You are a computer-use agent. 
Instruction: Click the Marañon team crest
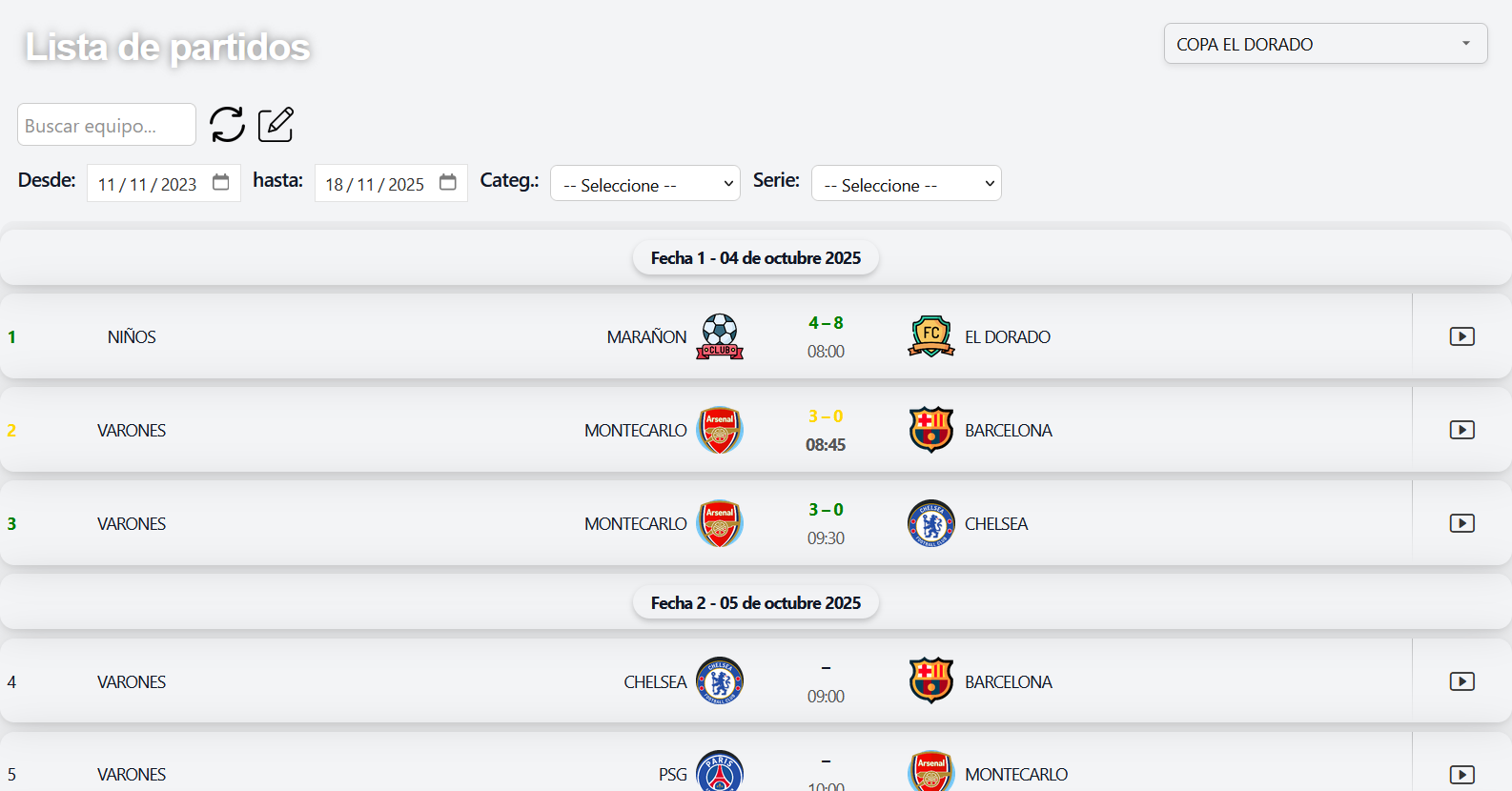pos(720,335)
